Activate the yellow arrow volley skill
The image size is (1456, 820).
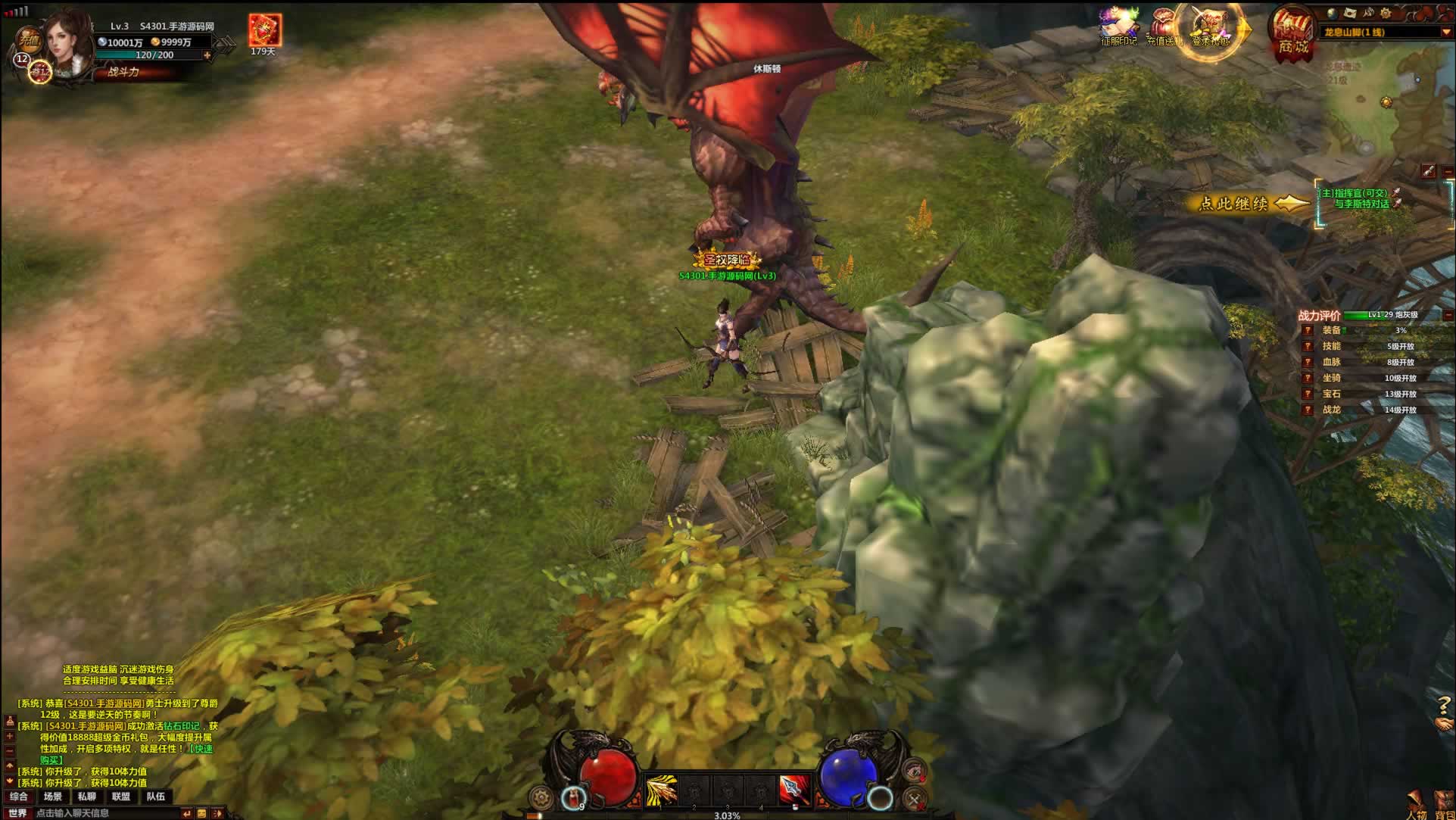tap(661, 790)
